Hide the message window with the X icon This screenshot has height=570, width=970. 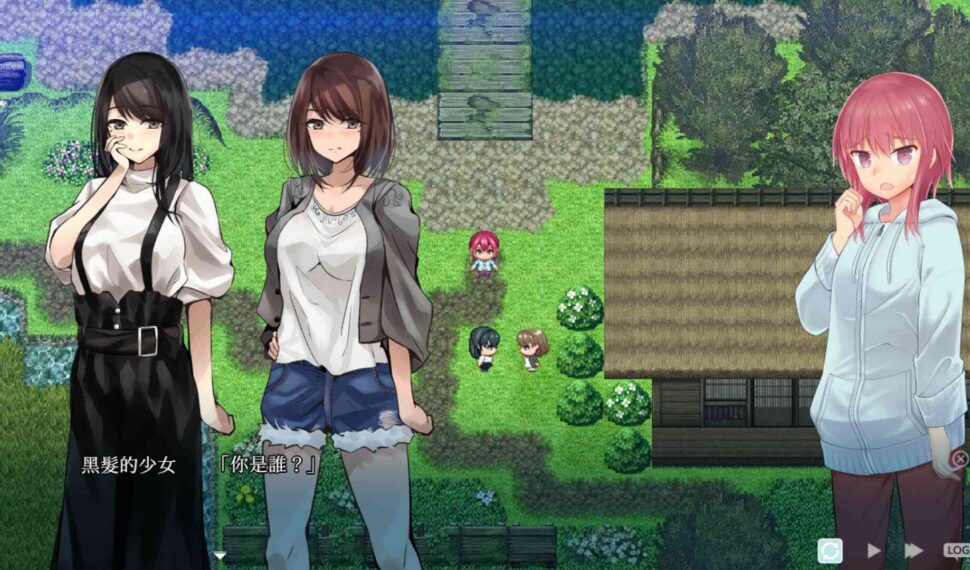(959, 459)
